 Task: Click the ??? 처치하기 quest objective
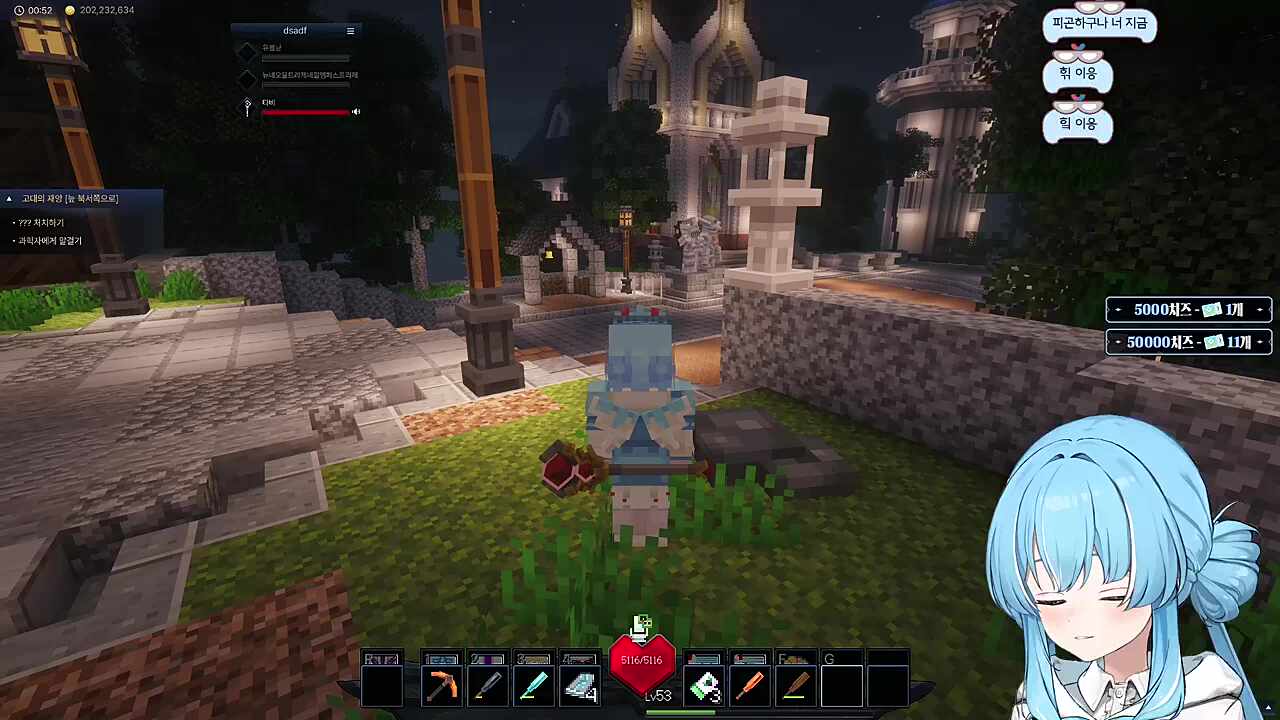(x=42, y=223)
